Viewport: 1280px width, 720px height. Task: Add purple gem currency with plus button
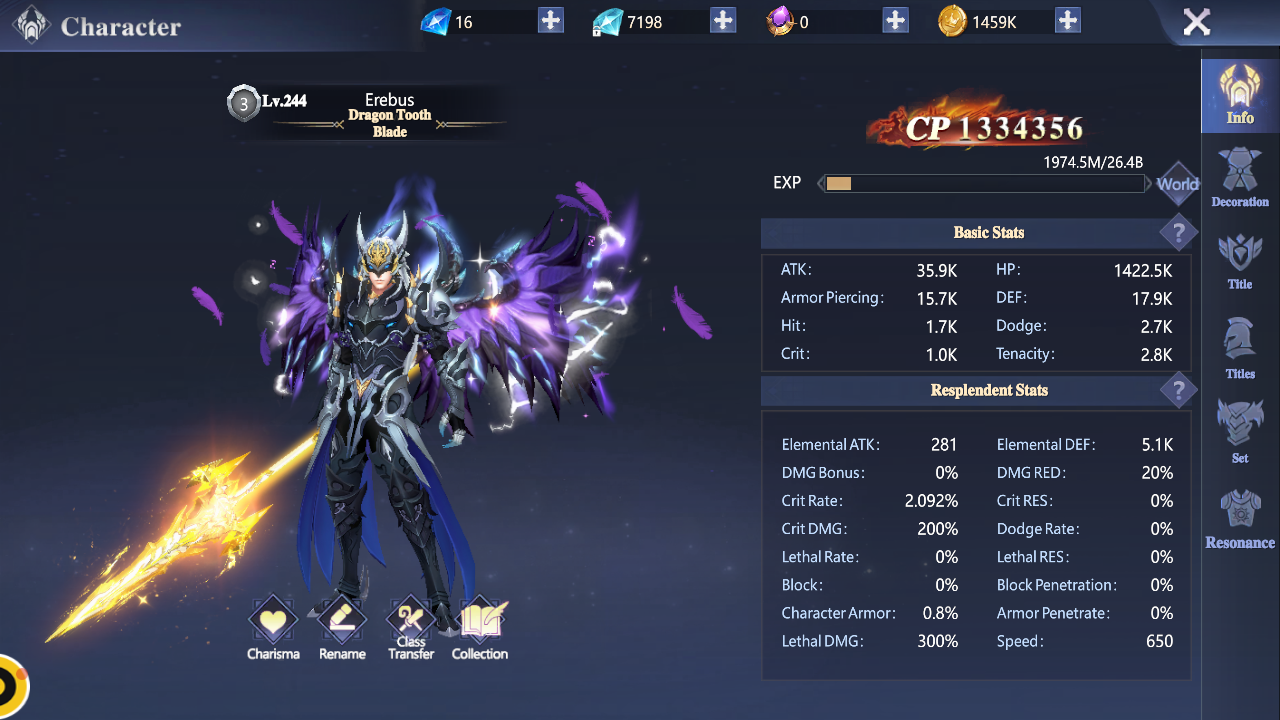click(x=895, y=21)
